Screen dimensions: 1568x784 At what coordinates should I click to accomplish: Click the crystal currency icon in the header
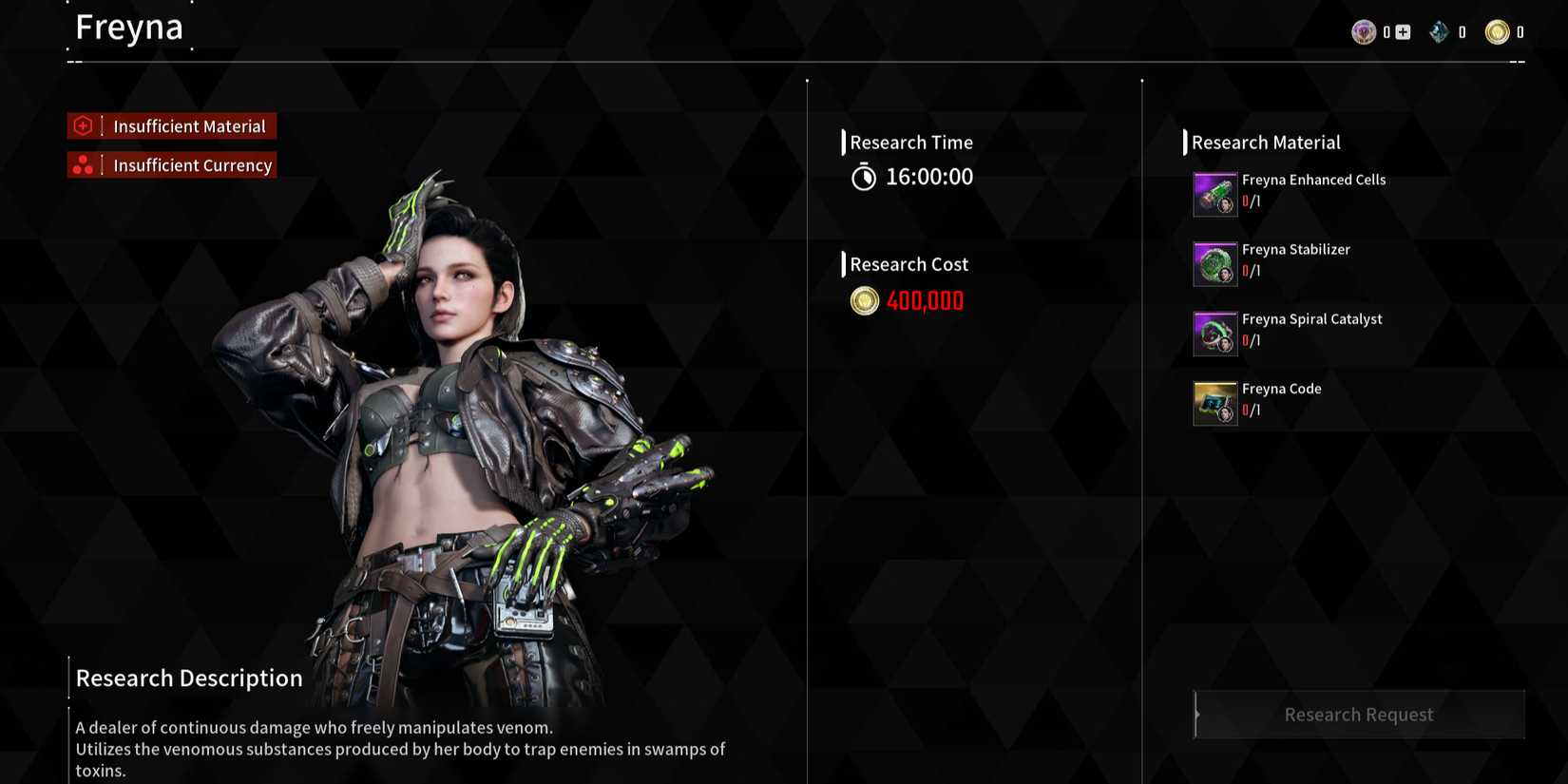[x=1439, y=31]
